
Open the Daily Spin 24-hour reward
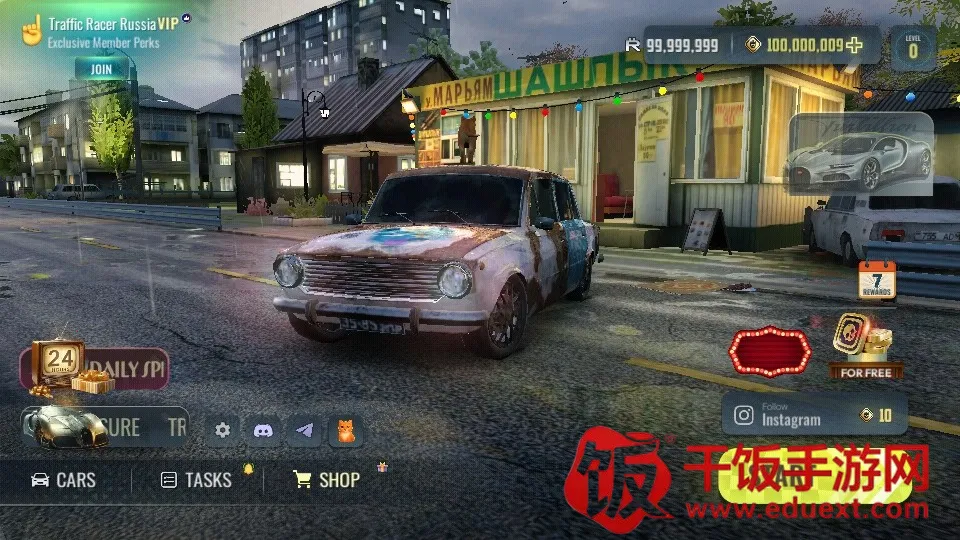coord(93,367)
